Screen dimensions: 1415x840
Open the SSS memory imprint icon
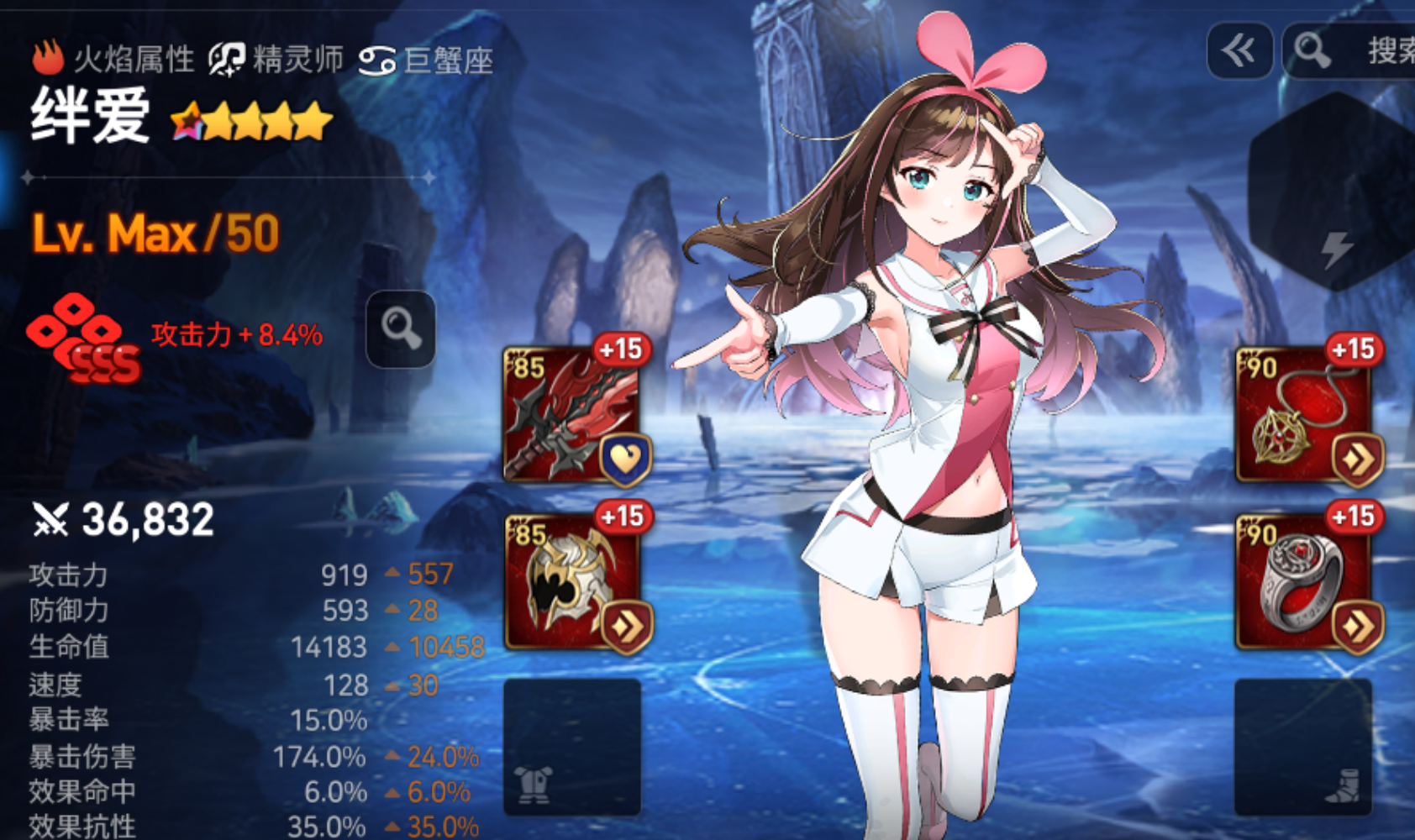(x=84, y=338)
